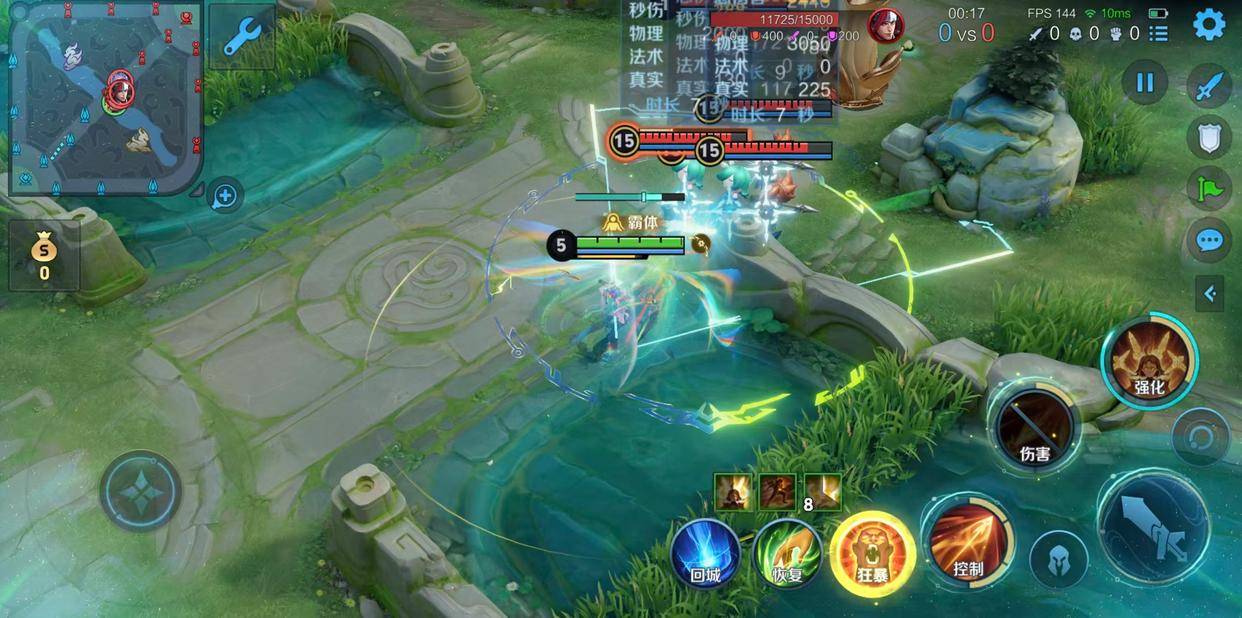Open the gold coin shop button
1242x618 pixels.
click(x=44, y=255)
